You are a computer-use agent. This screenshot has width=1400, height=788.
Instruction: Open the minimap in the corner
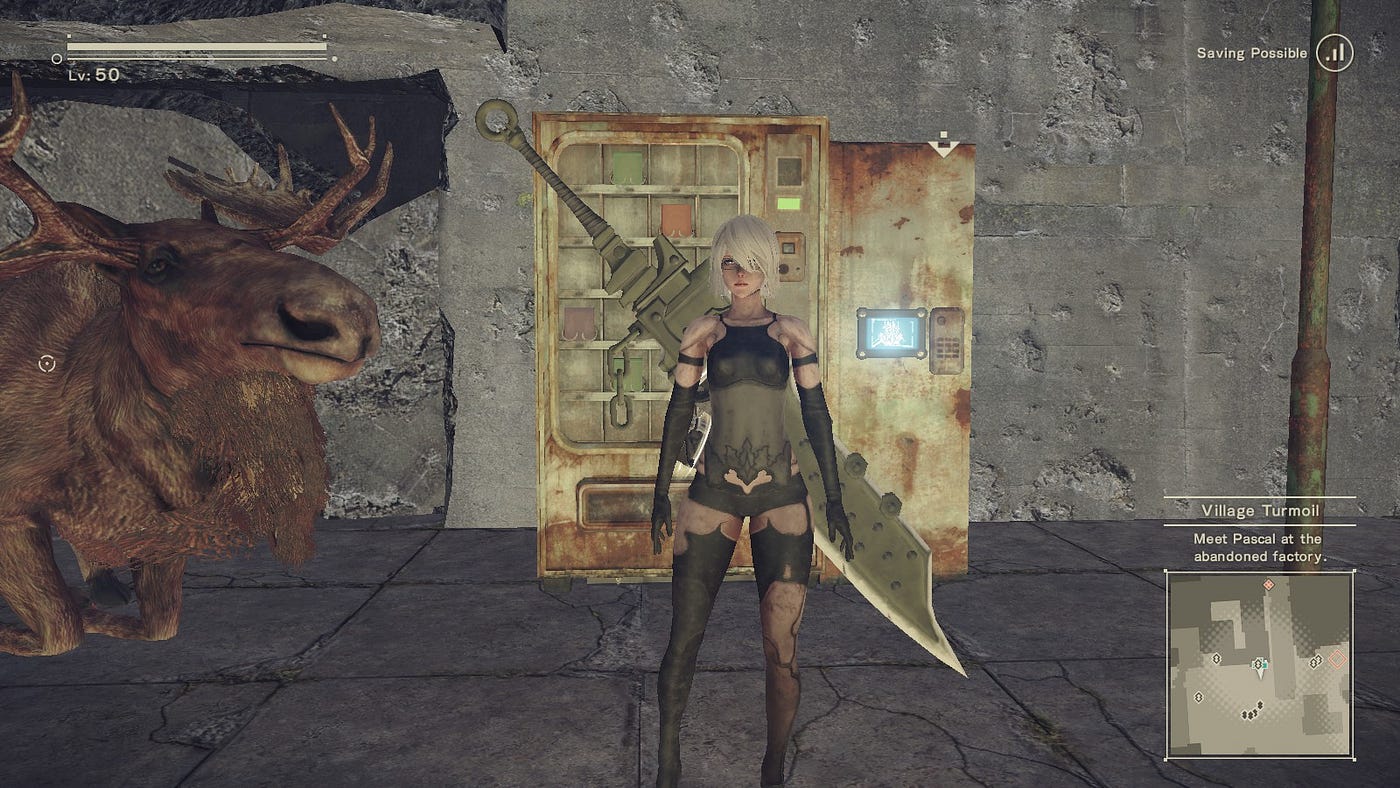1260,664
